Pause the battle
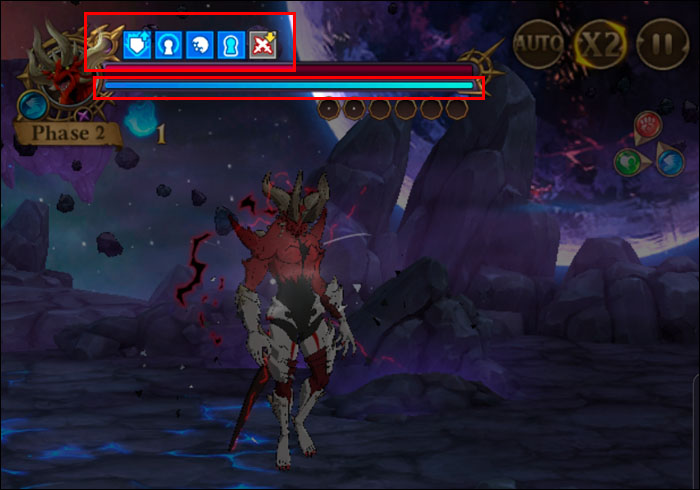The height and width of the screenshot is (490, 700). click(659, 44)
